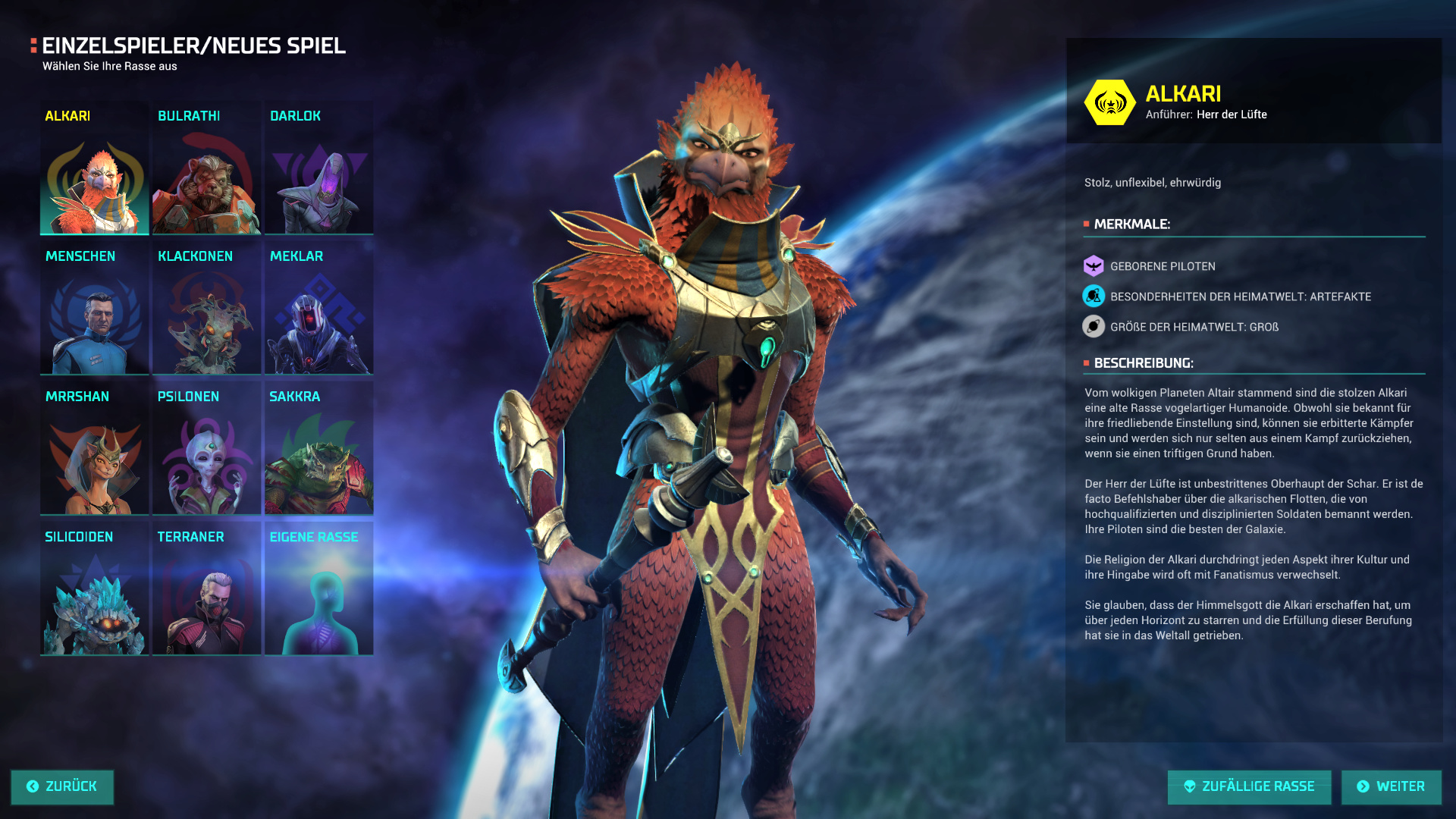Click the Zufällige Rasse random race button
Viewport: 1456px width, 819px height.
point(1249,787)
